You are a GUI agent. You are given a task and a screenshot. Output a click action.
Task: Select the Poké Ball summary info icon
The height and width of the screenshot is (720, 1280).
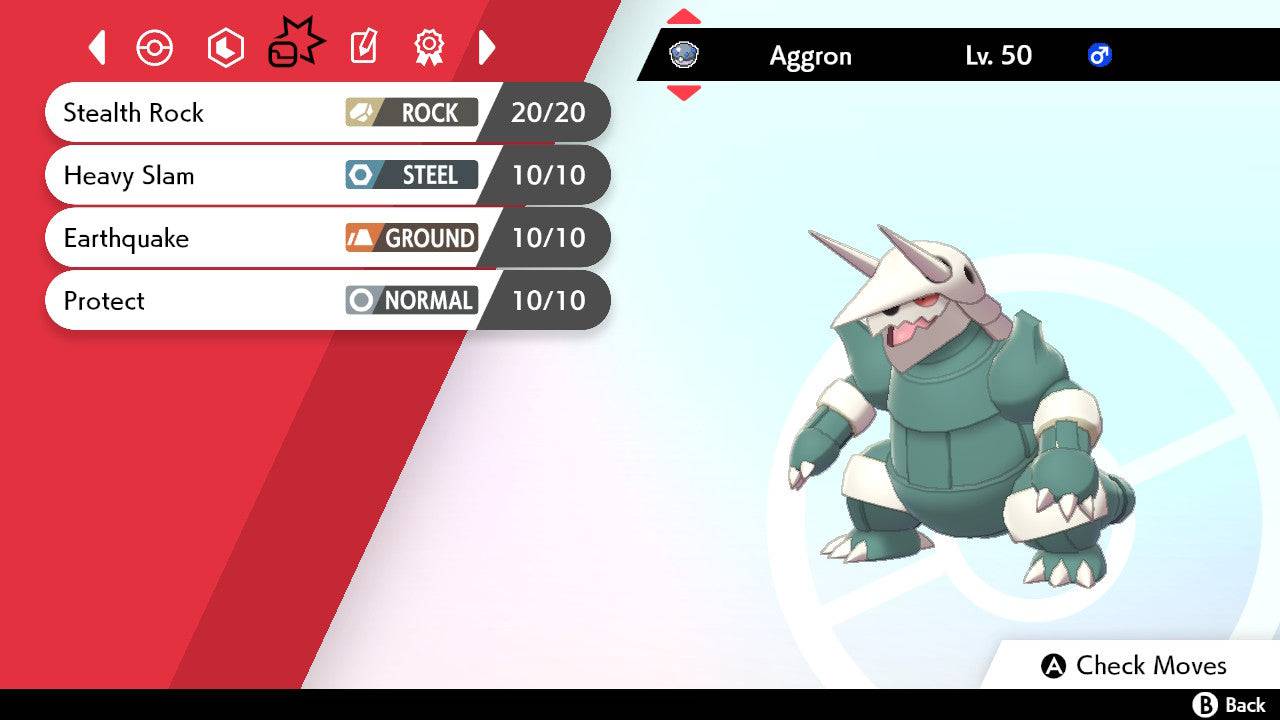pyautogui.click(x=155, y=47)
